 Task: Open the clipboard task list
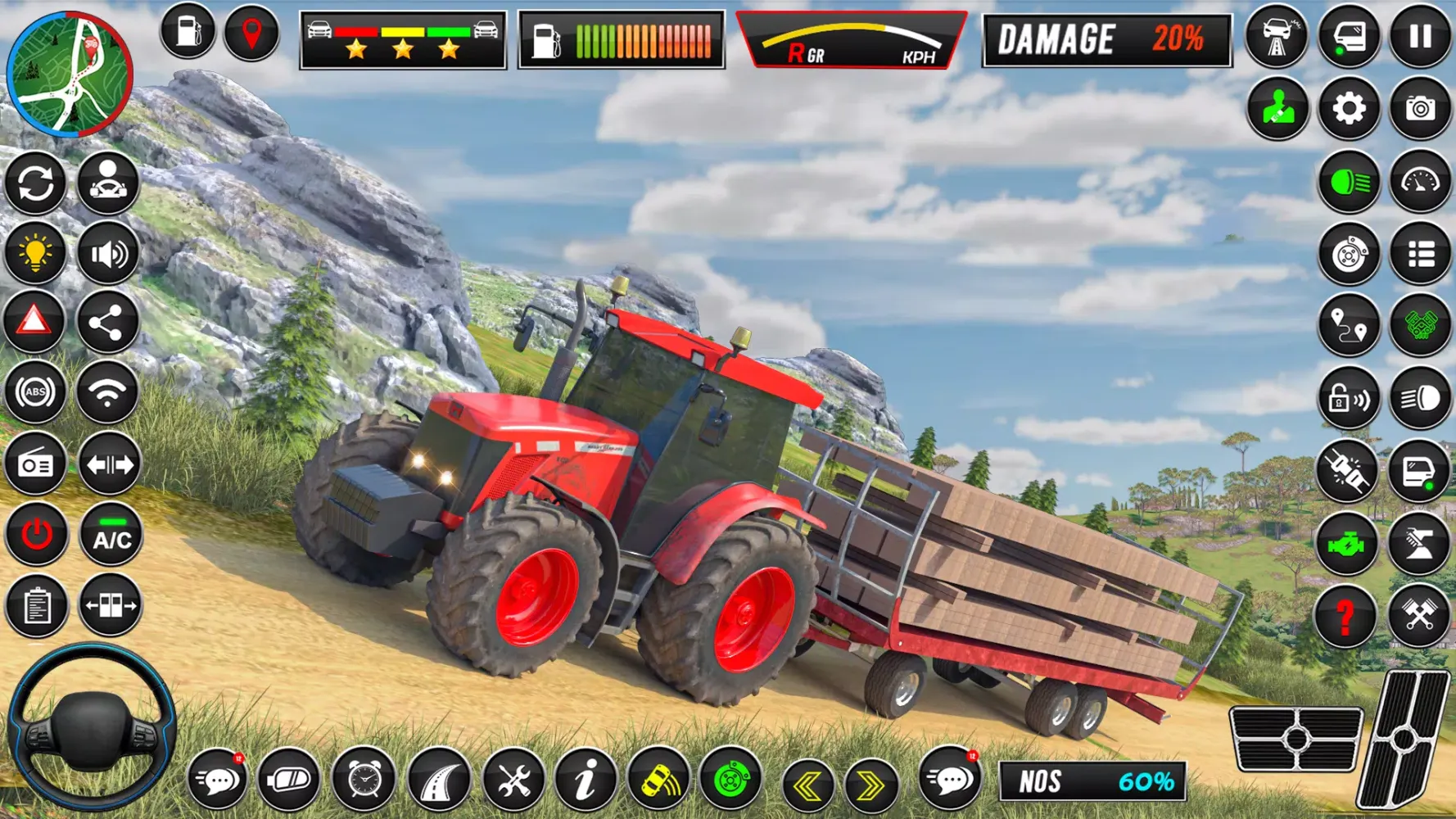[36, 607]
